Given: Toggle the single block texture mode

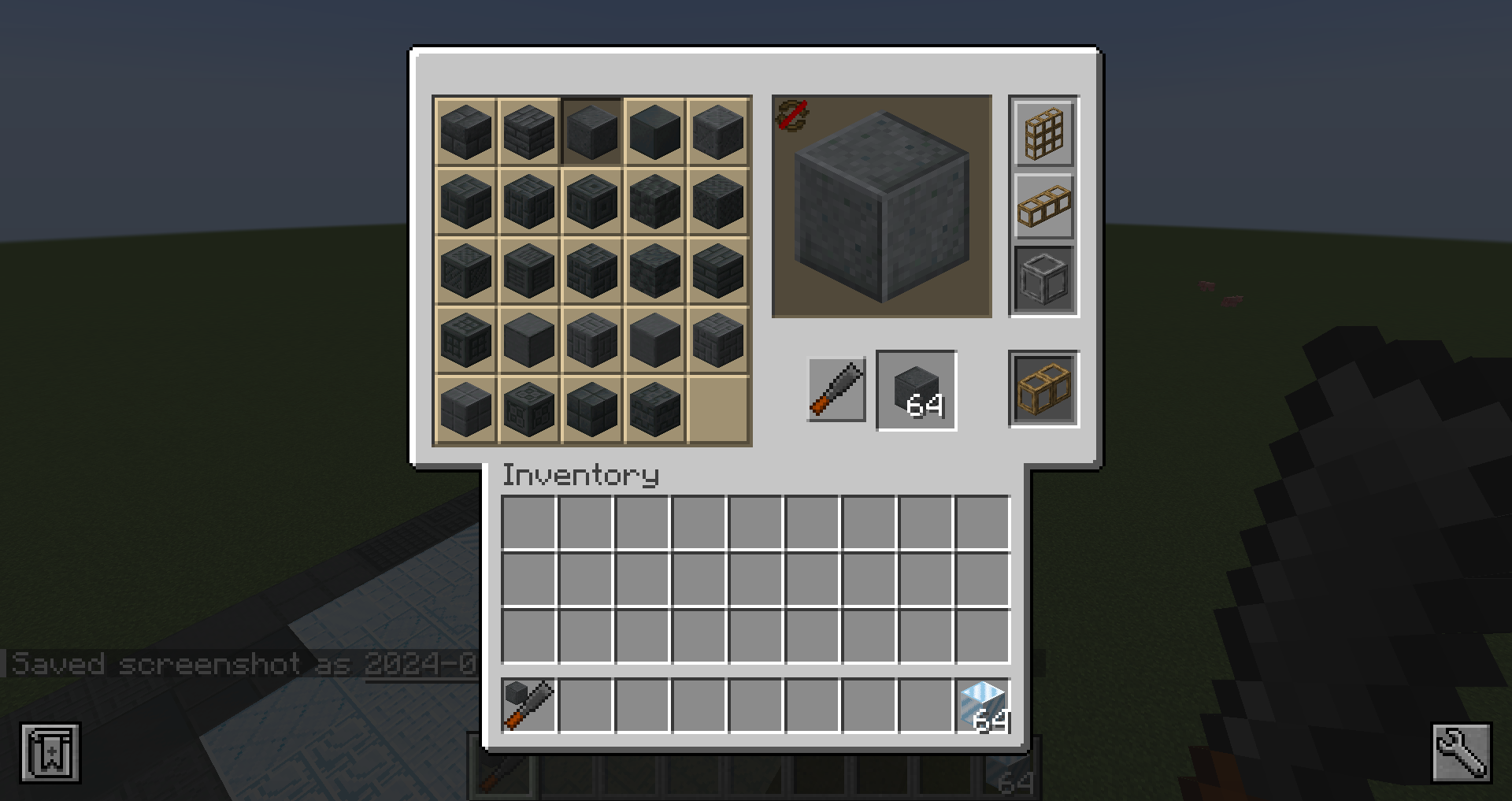Looking at the screenshot, I should (1043, 276).
